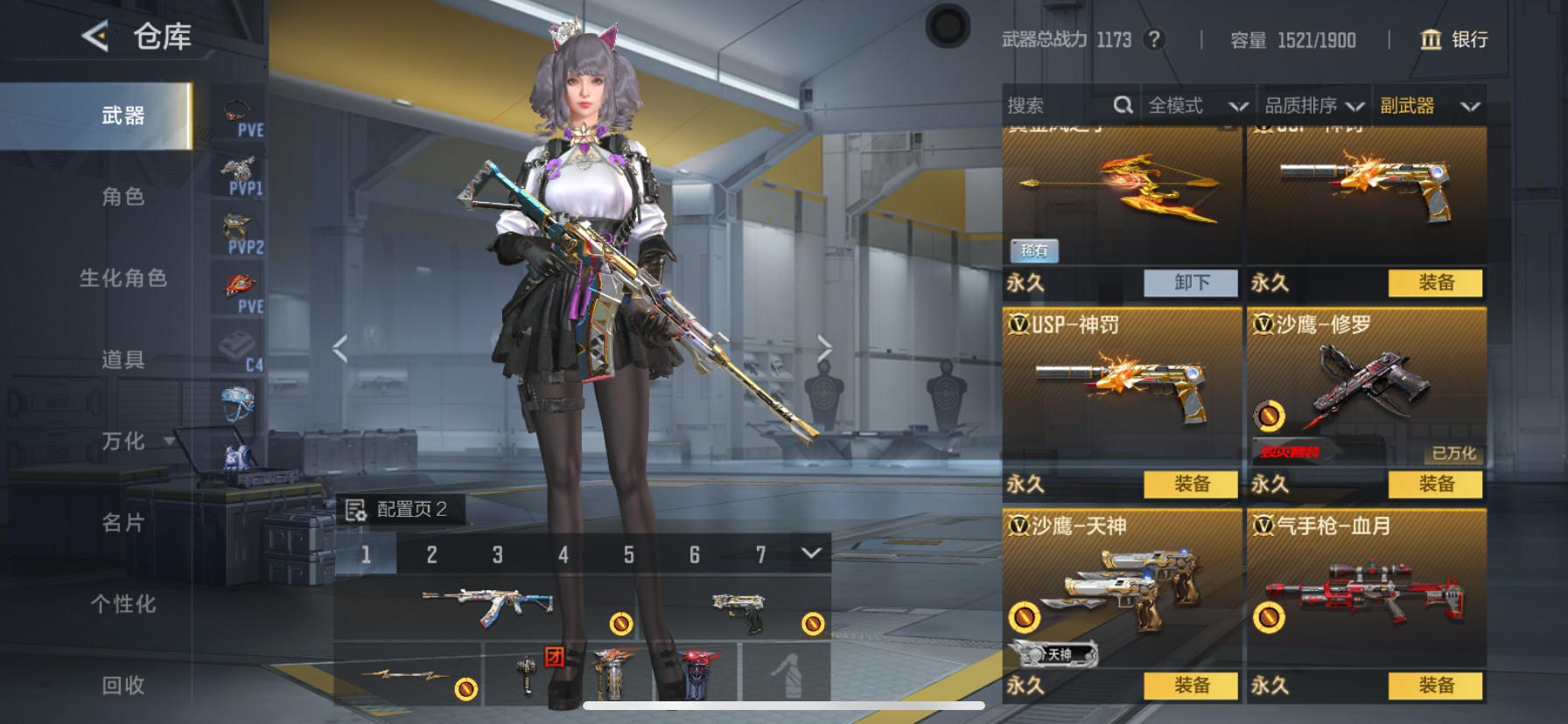Show help for 武器总战力 question mark
This screenshot has width=1568, height=724.
point(1155,39)
